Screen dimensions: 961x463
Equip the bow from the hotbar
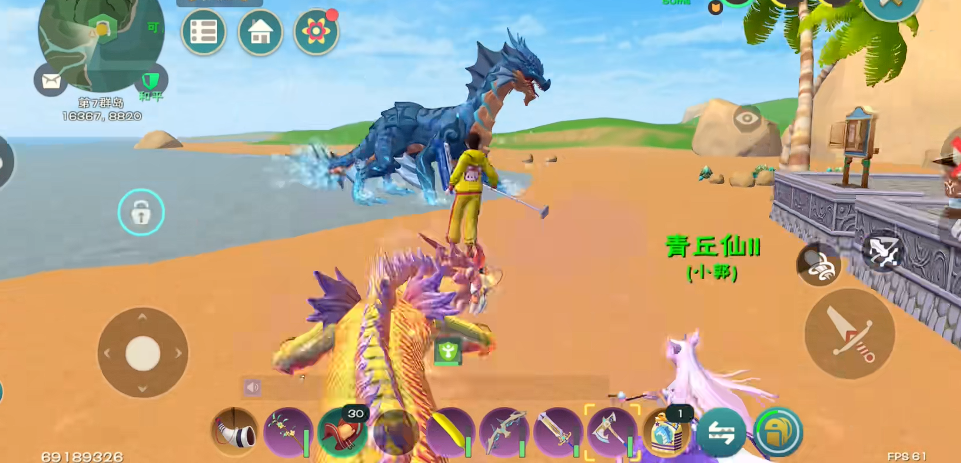pos(503,432)
